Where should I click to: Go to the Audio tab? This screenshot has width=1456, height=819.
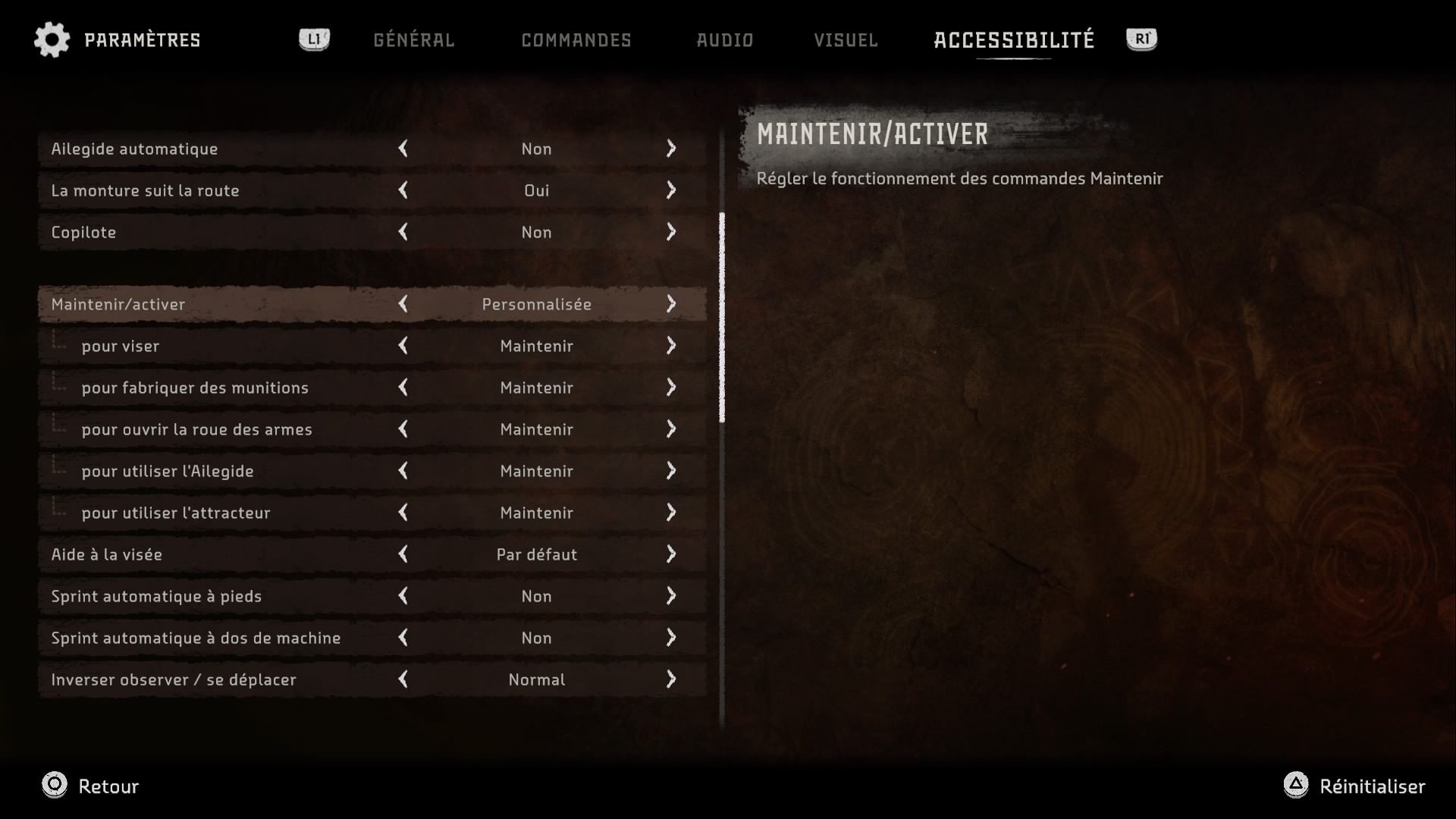click(x=724, y=40)
